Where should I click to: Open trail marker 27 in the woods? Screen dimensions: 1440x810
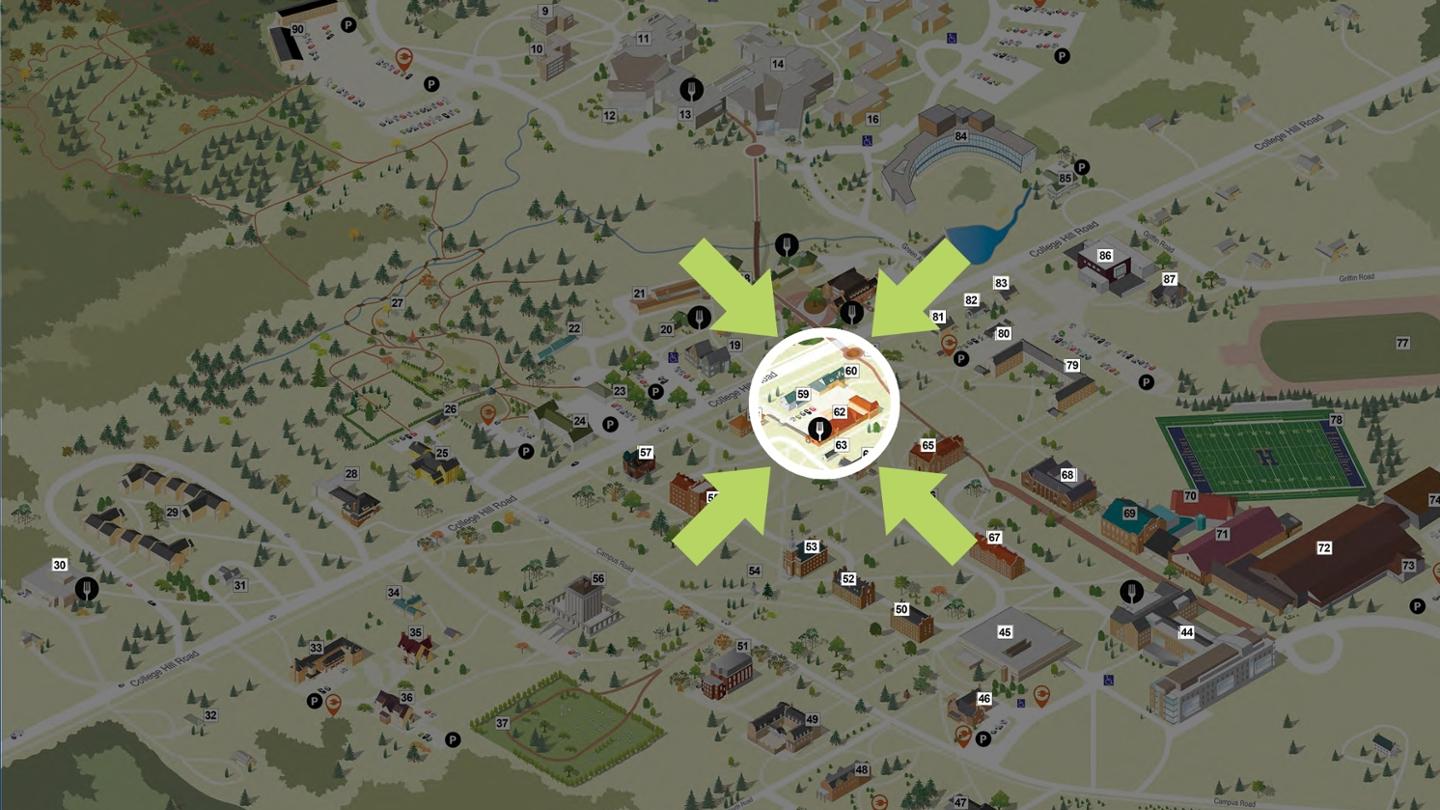click(397, 303)
